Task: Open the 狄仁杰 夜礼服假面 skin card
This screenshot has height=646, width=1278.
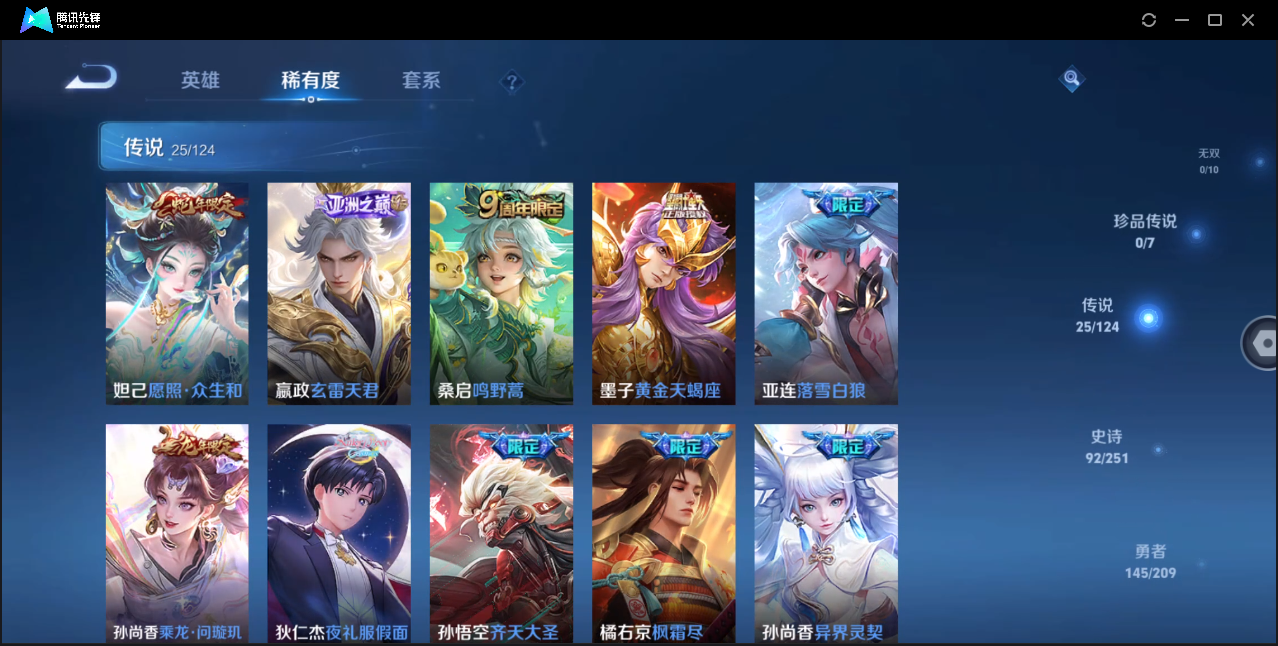Action: pos(339,533)
